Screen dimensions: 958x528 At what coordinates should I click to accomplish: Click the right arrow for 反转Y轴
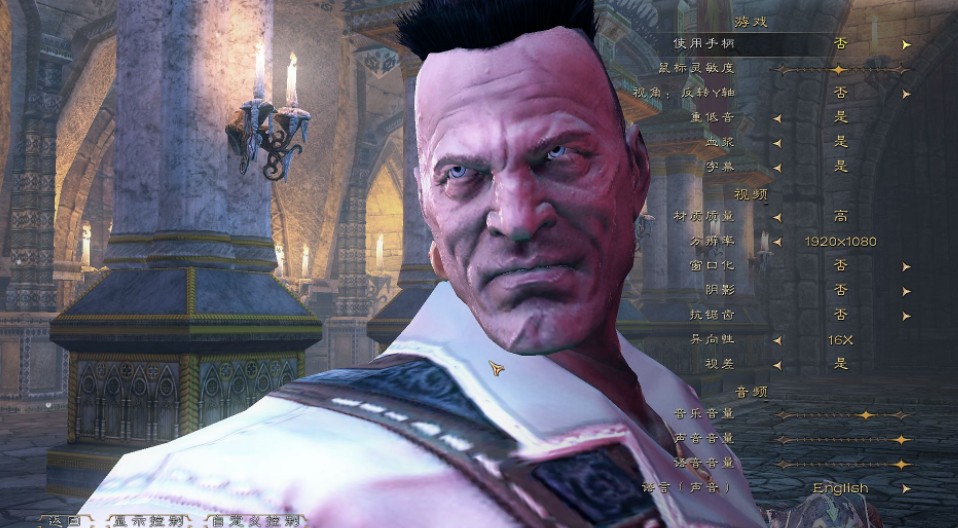pos(906,93)
